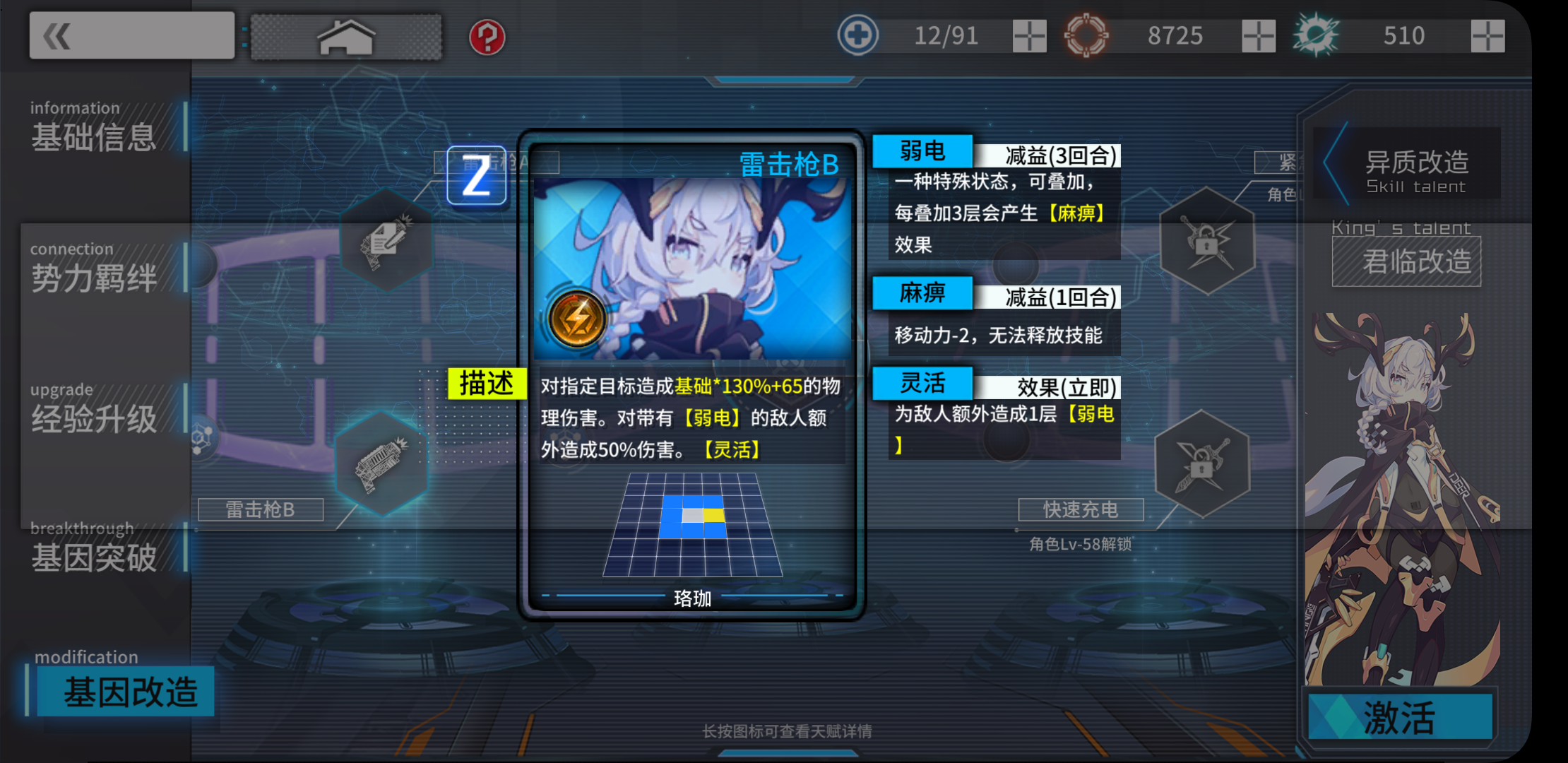Expand 异质改造 via its left chevron
This screenshot has height=763, width=1568.
click(1326, 162)
